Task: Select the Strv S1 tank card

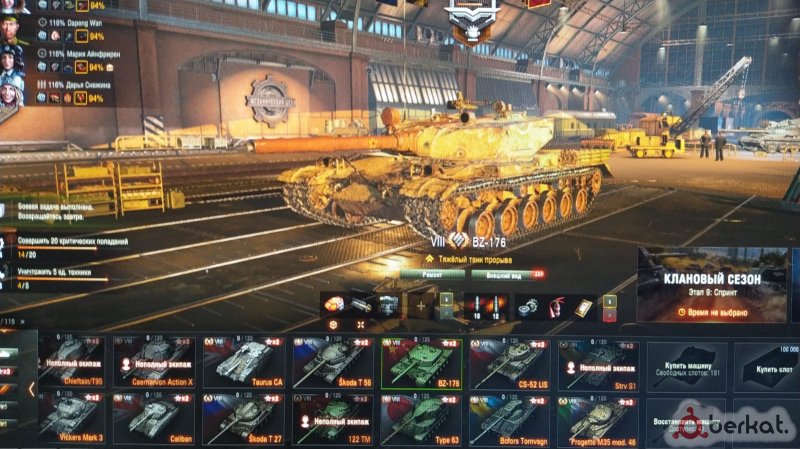Action: click(x=597, y=362)
